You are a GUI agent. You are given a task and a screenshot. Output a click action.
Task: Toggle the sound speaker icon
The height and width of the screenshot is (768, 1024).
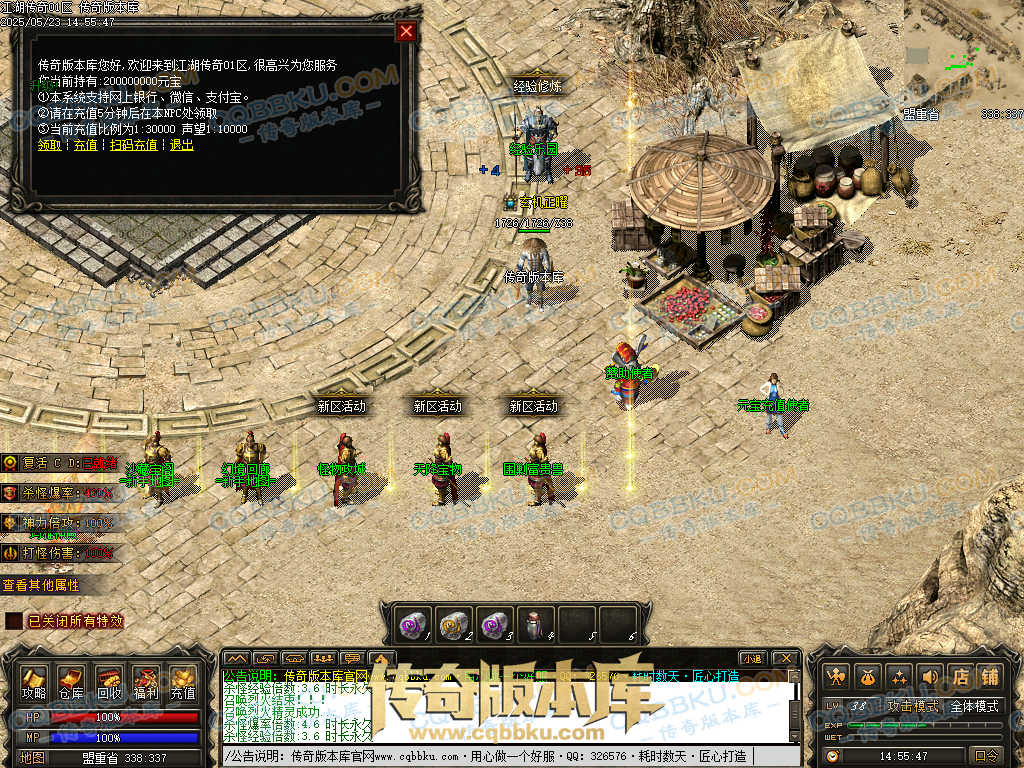tap(929, 676)
